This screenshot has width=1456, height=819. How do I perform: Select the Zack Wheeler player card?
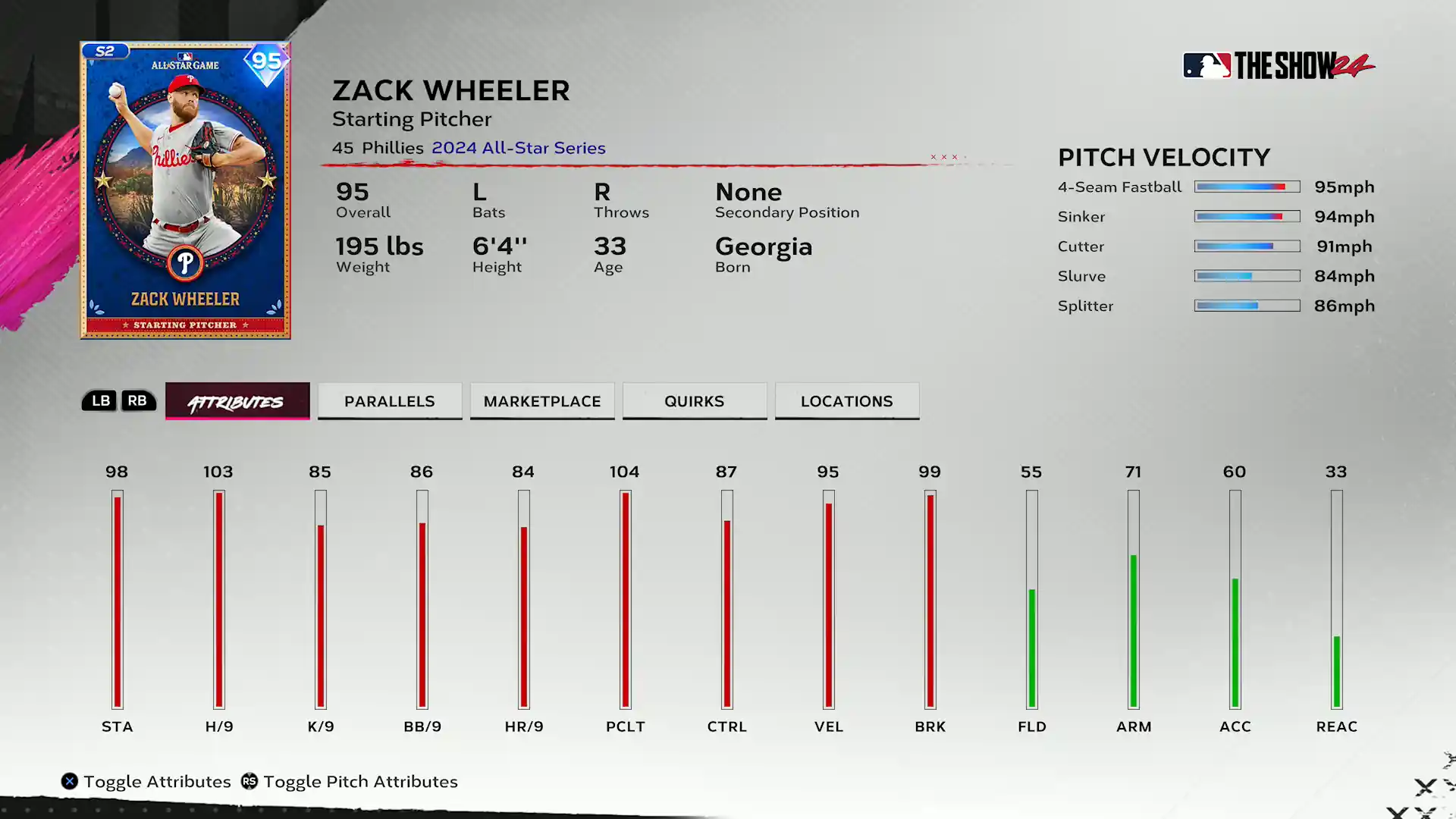[x=186, y=190]
